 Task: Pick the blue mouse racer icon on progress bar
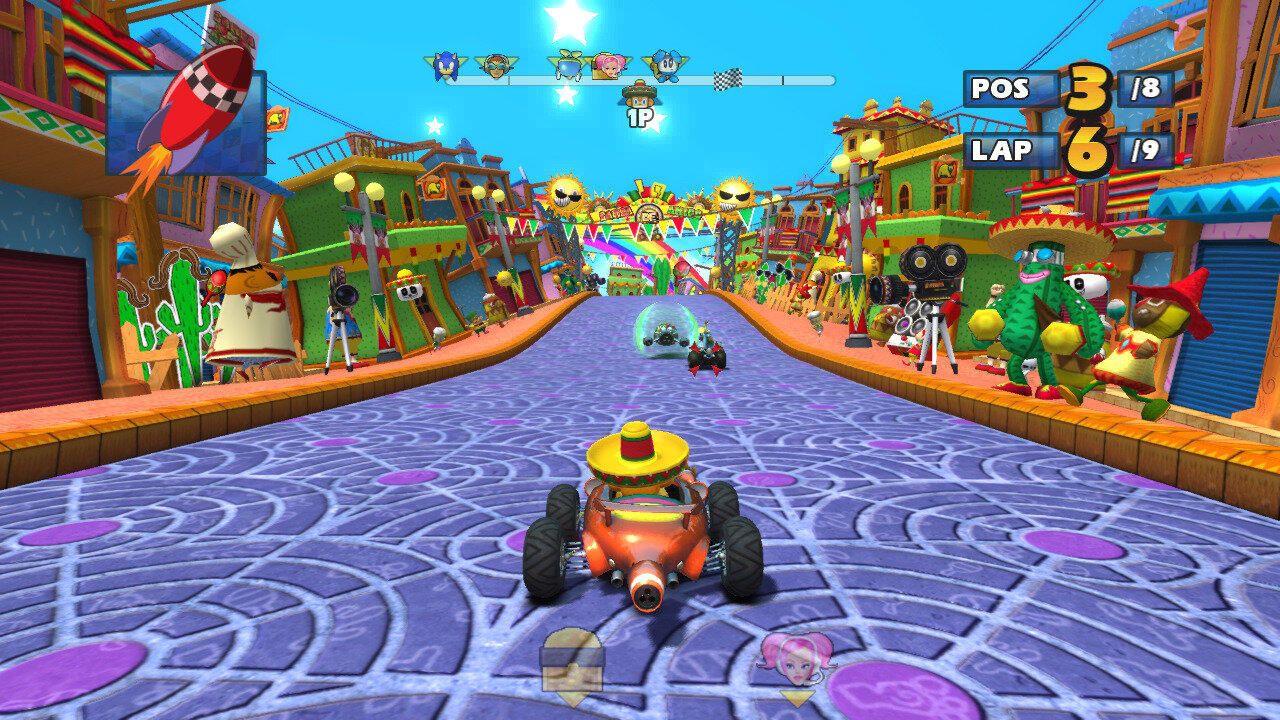point(664,66)
